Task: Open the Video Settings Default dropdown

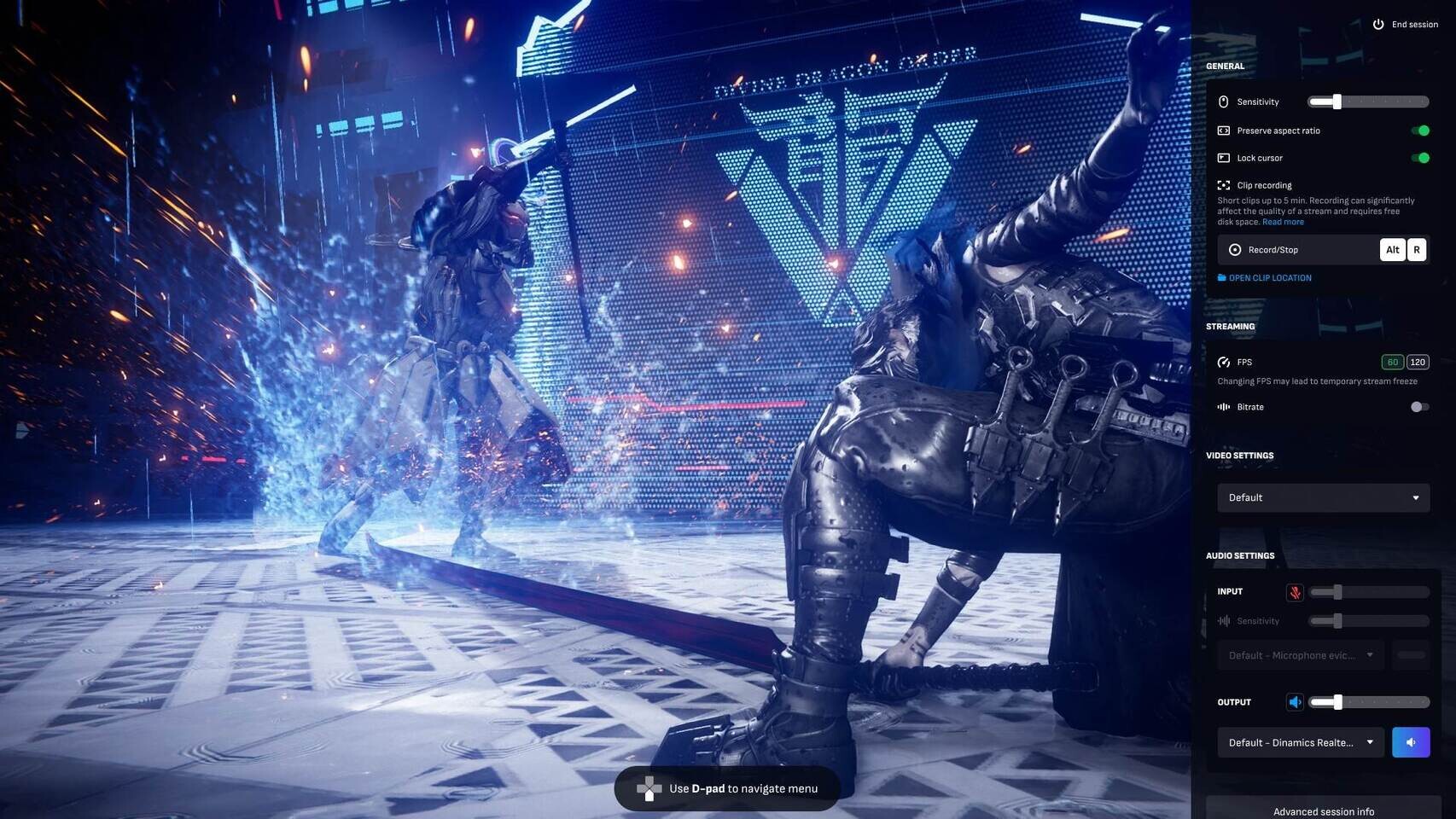Action: pos(1323,498)
